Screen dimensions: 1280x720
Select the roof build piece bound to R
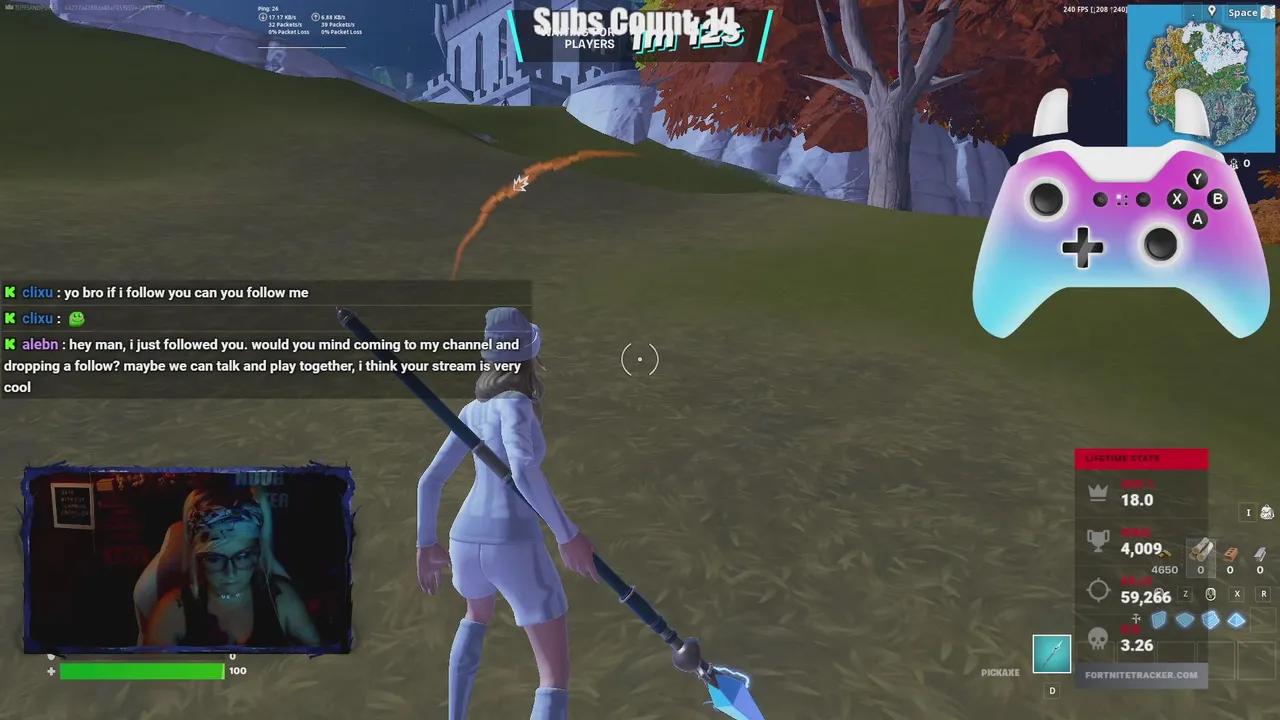pos(1236,620)
